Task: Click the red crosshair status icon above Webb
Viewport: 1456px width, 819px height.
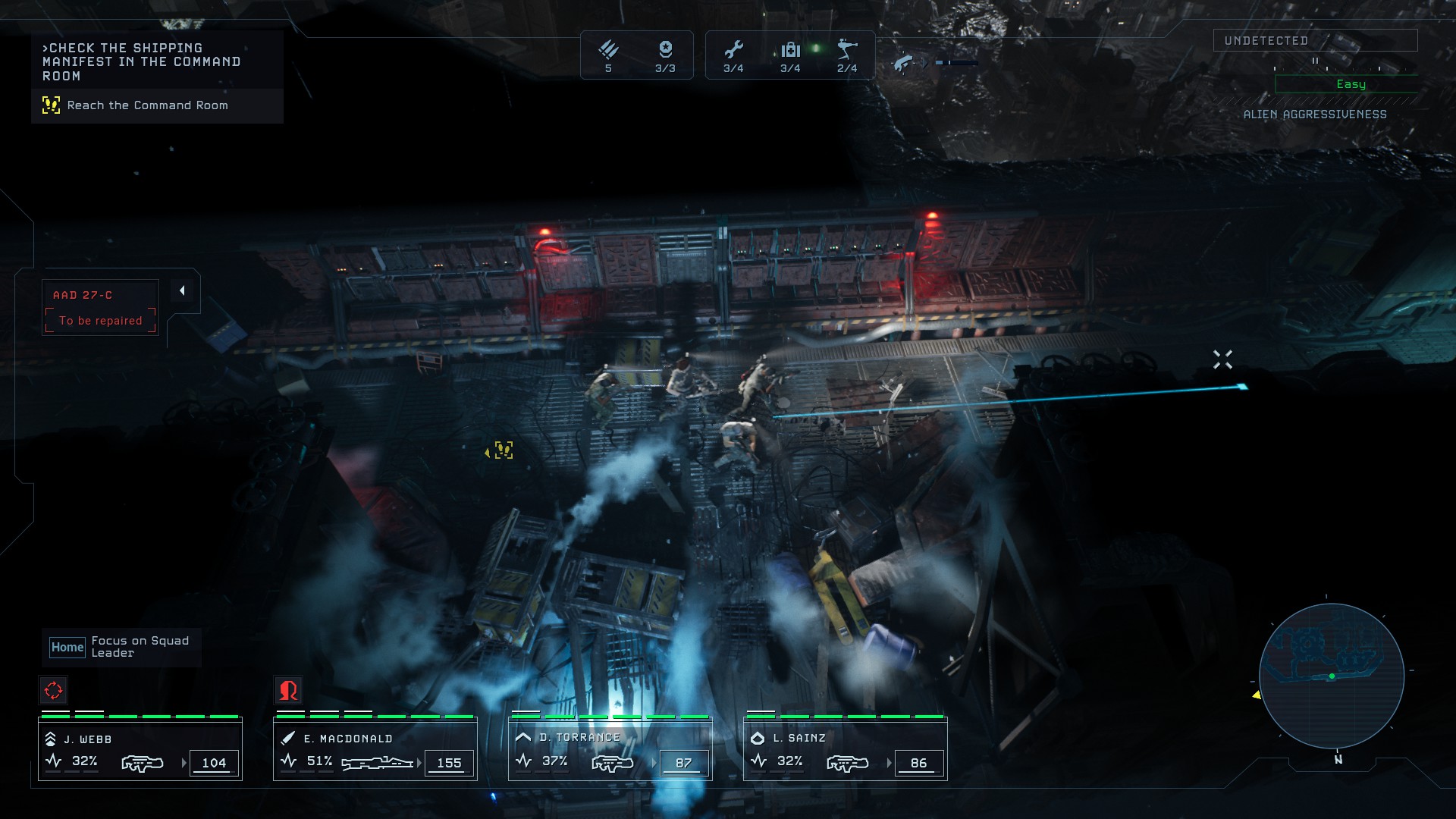Action: (53, 690)
